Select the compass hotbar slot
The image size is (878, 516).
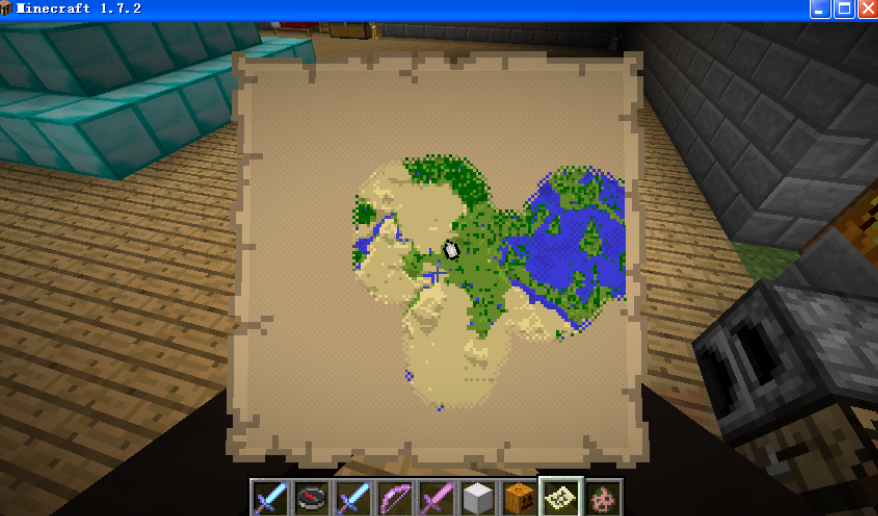312,497
